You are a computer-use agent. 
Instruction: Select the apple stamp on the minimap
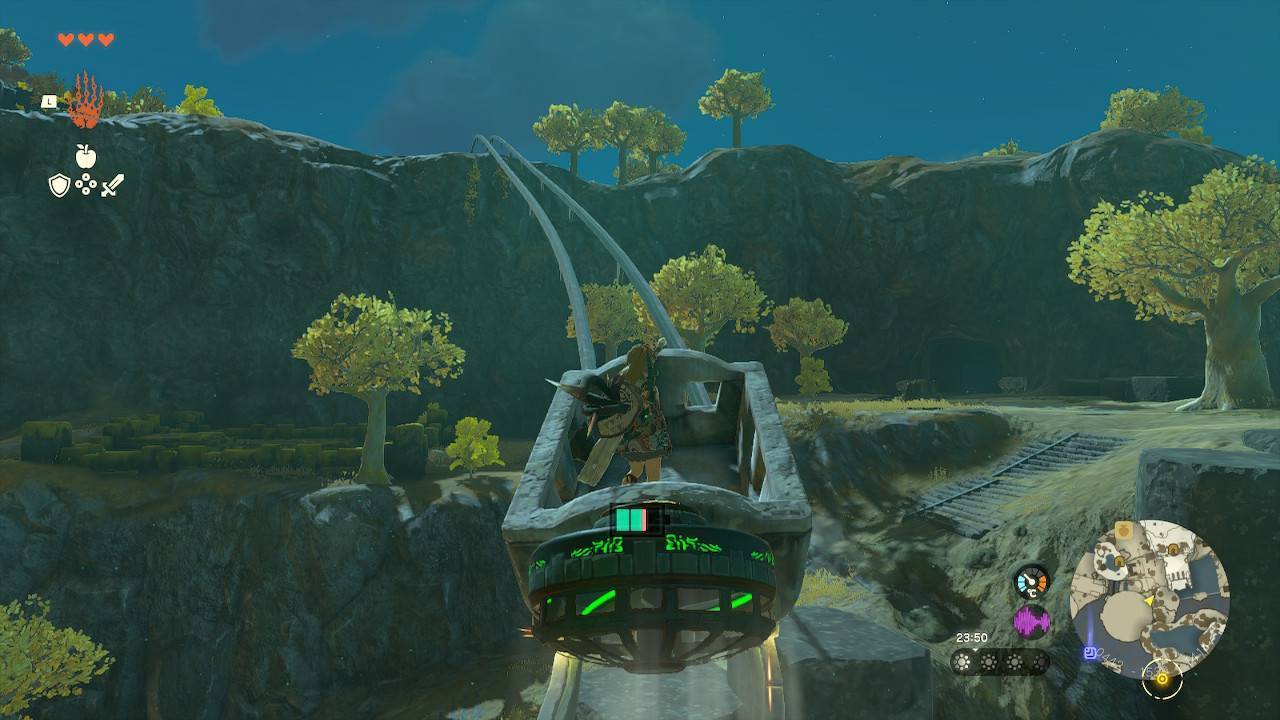pos(1125,529)
